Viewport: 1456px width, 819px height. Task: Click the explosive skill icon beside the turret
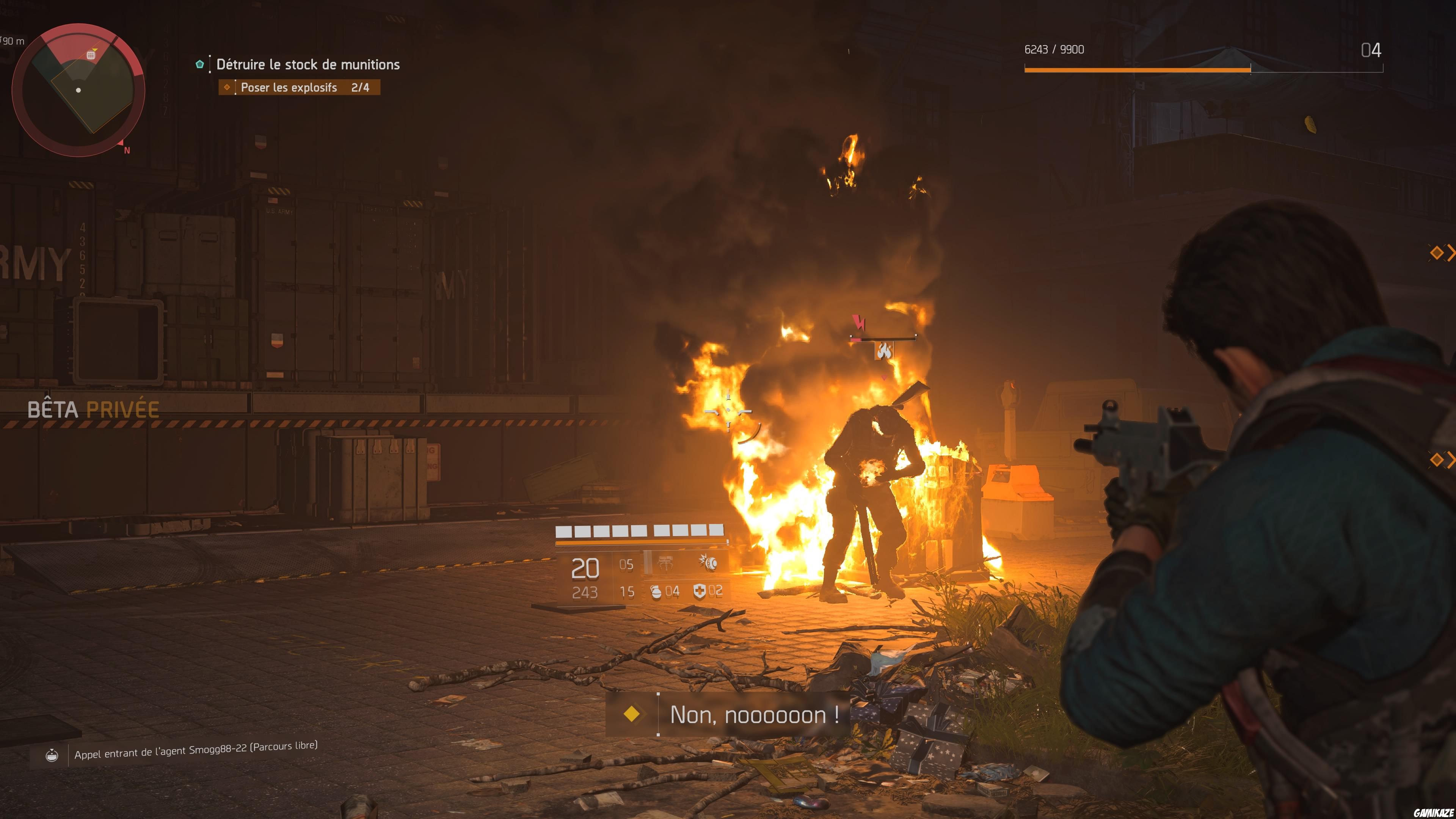tap(711, 564)
